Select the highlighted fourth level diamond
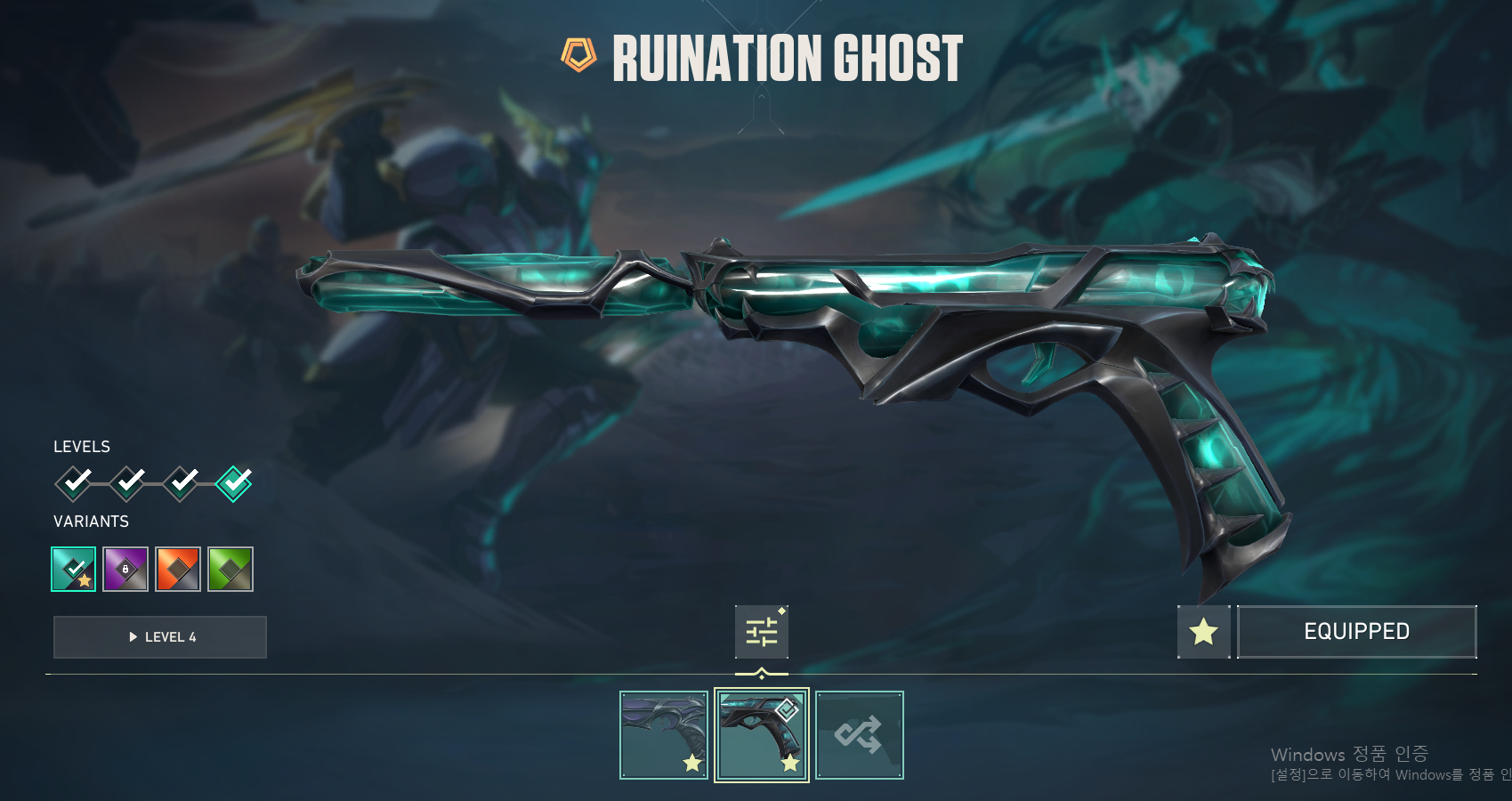Screen dimensions: 1512x801 point(234,483)
